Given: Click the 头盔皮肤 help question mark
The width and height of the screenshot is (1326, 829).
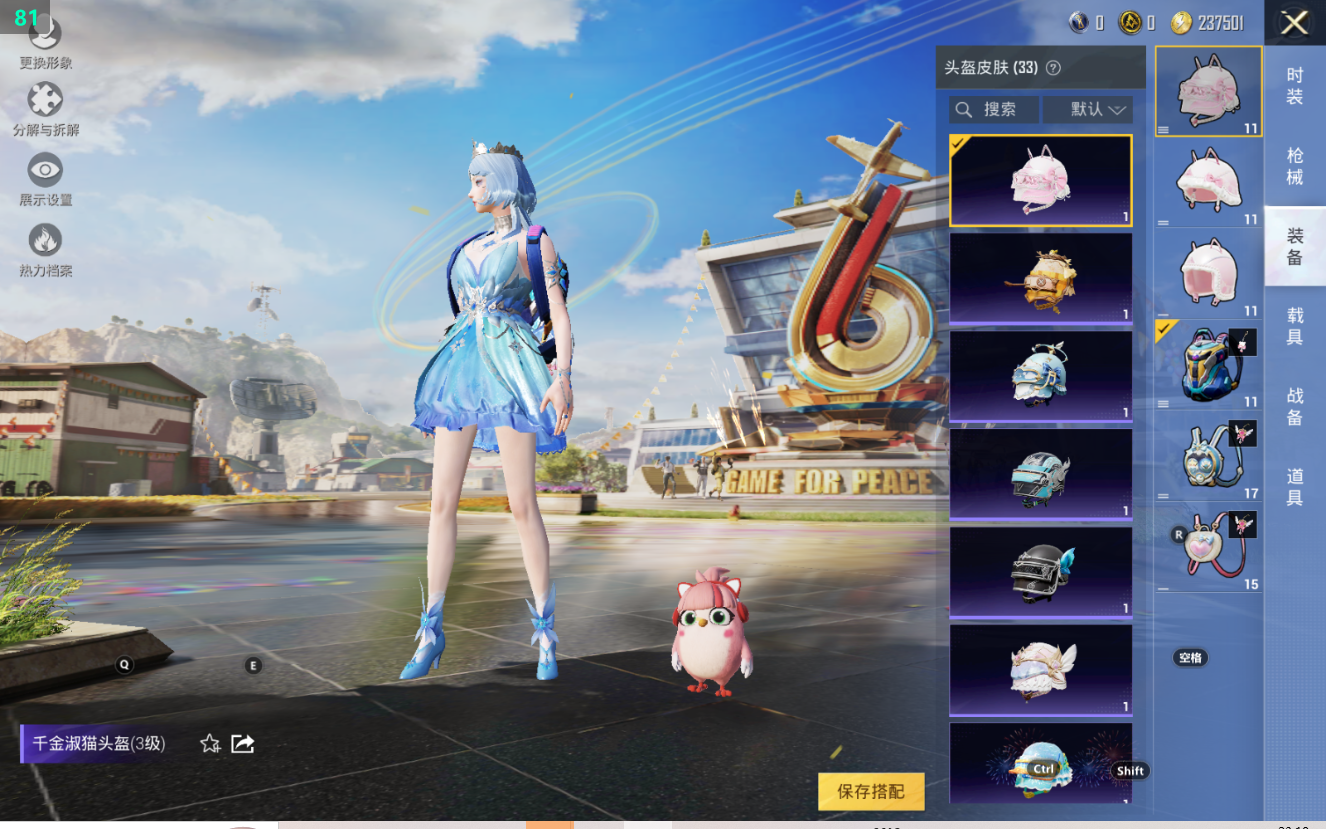Looking at the screenshot, I should pyautogui.click(x=1053, y=68).
